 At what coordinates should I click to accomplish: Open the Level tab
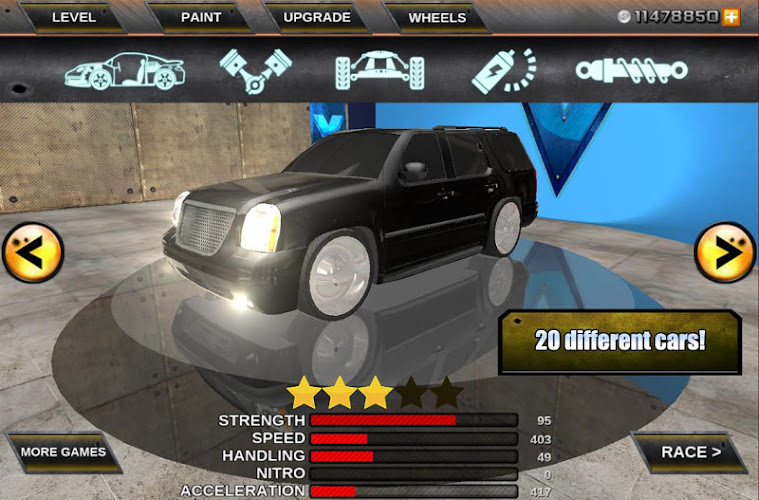coord(74,17)
